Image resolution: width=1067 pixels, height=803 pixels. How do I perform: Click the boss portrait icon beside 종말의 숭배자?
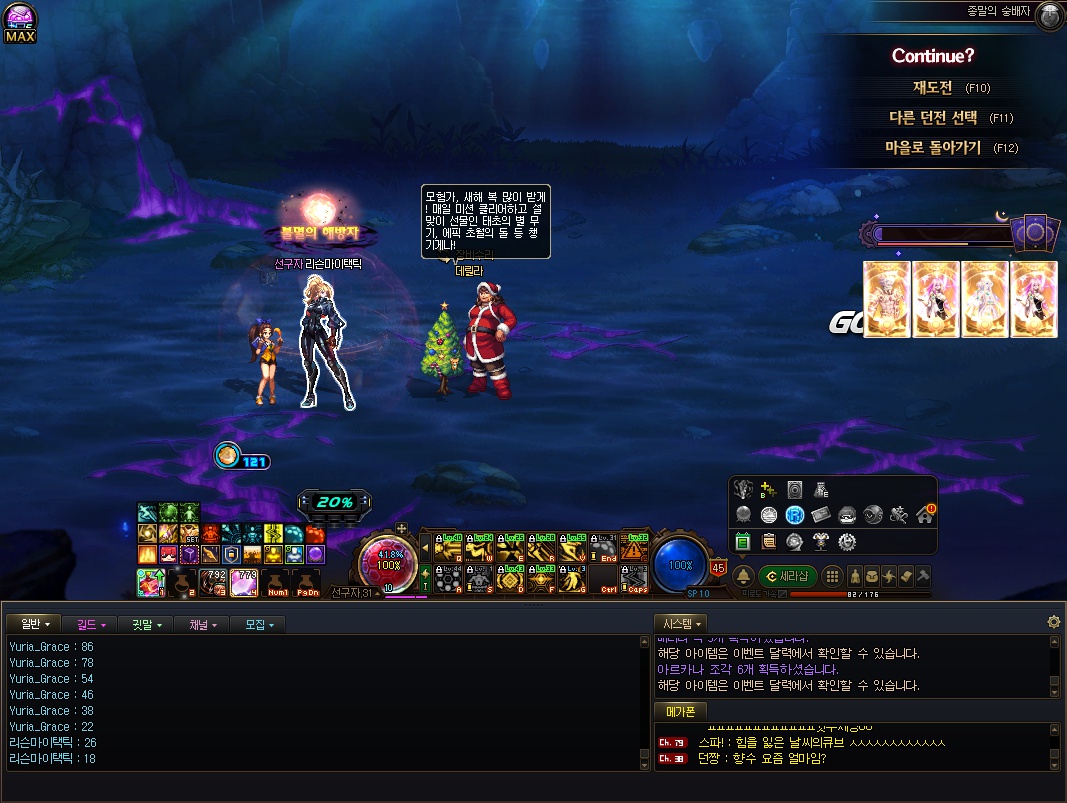(1048, 14)
